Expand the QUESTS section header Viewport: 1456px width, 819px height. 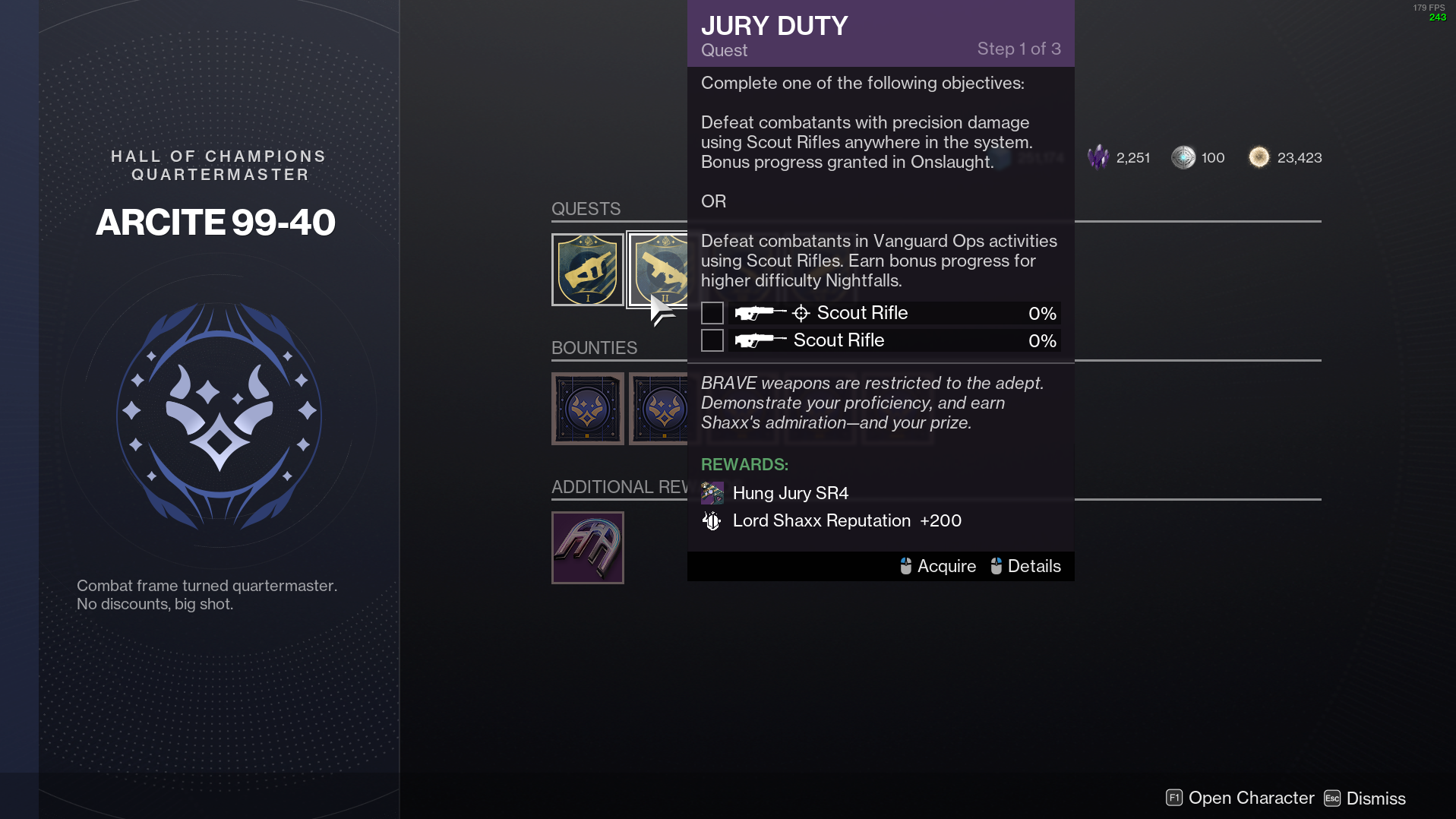coord(586,208)
